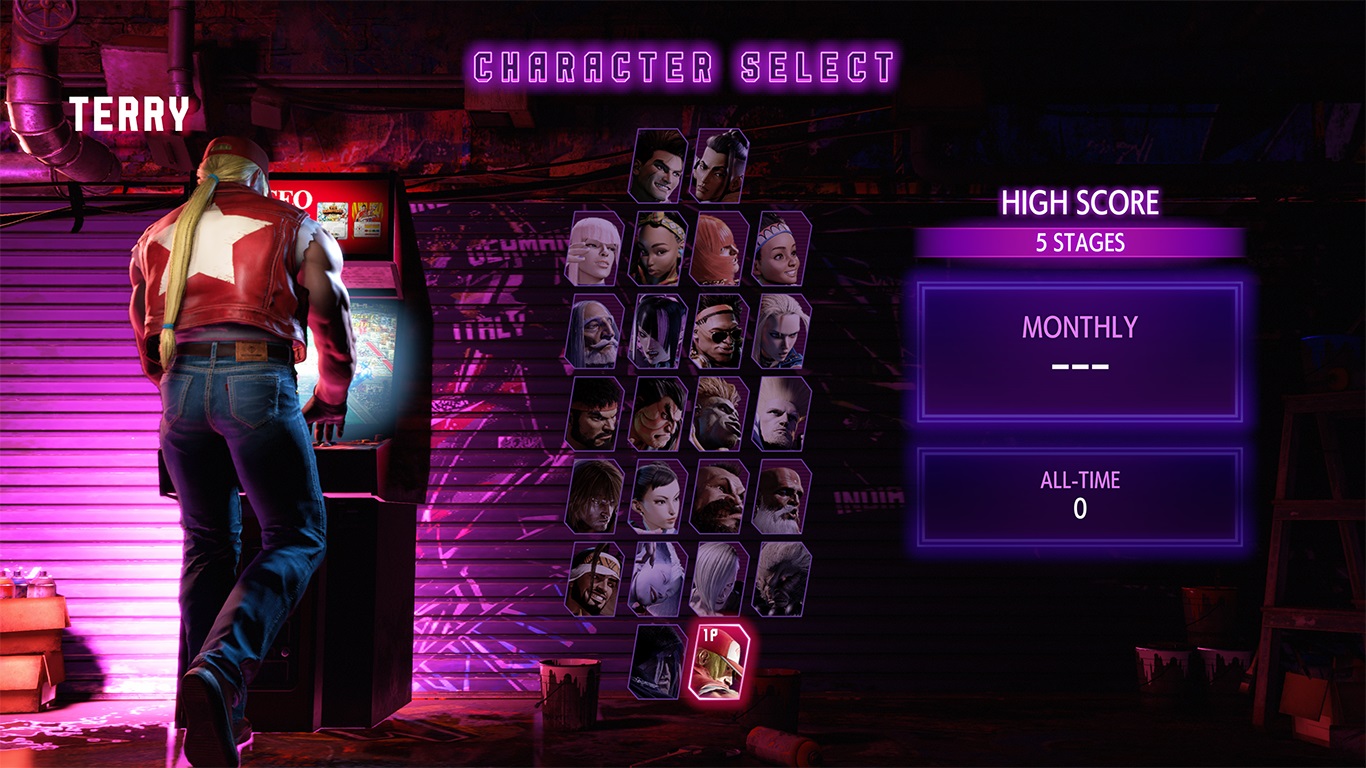Pick E. Honda's painted-face portrait

pyautogui.click(x=658, y=414)
